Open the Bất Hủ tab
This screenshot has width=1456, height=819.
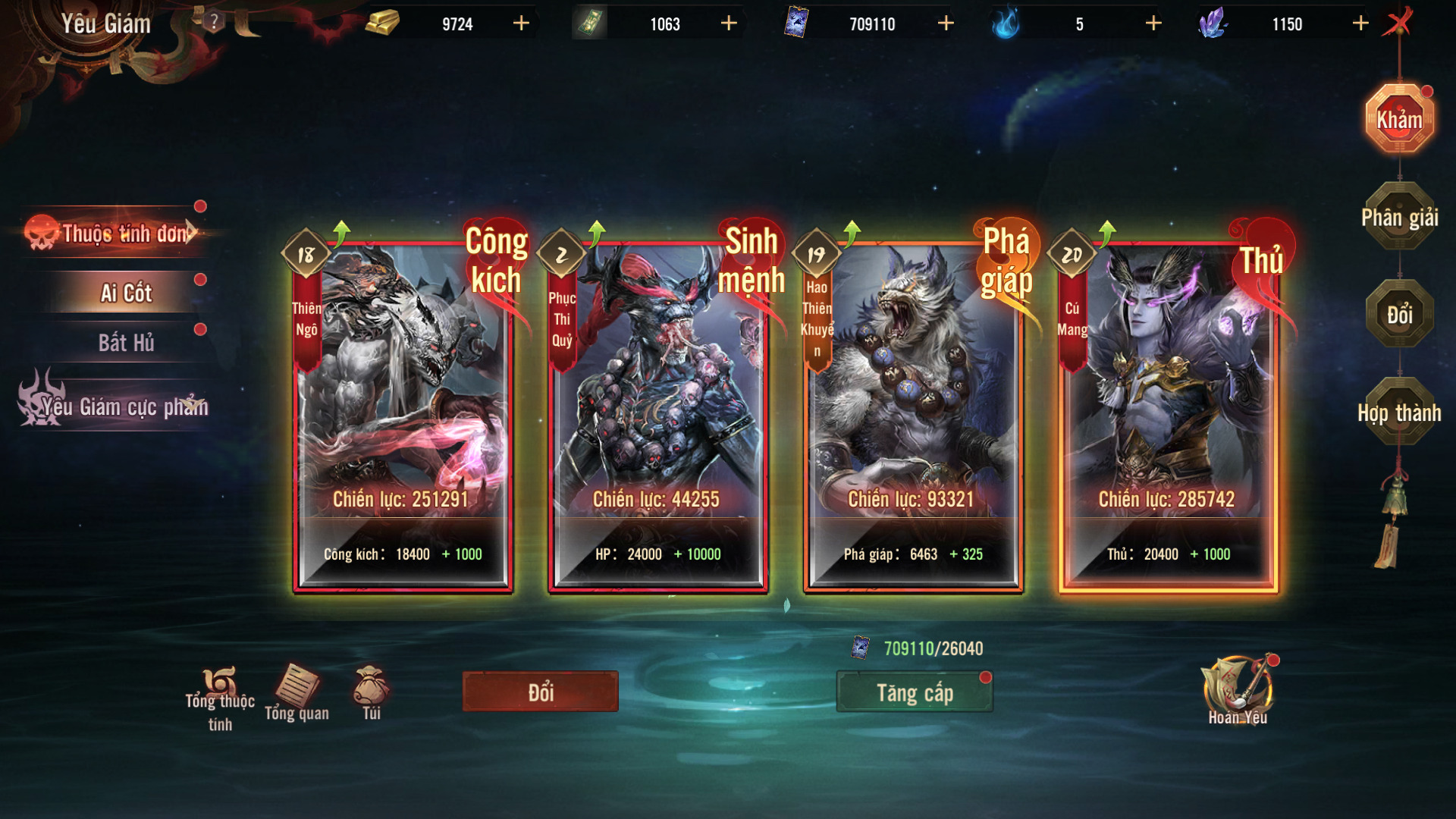tap(126, 343)
